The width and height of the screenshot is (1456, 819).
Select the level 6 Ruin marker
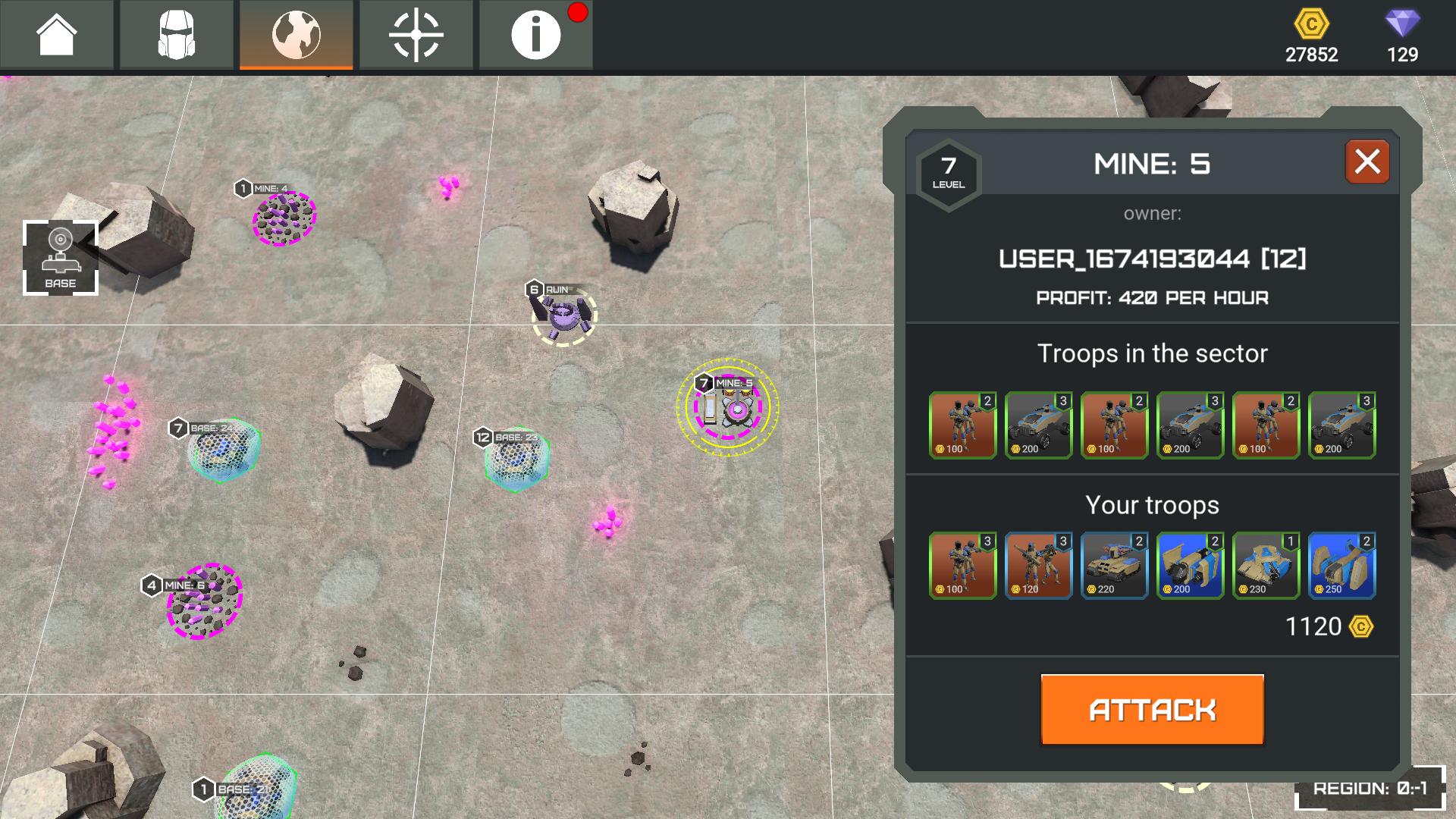click(x=563, y=316)
